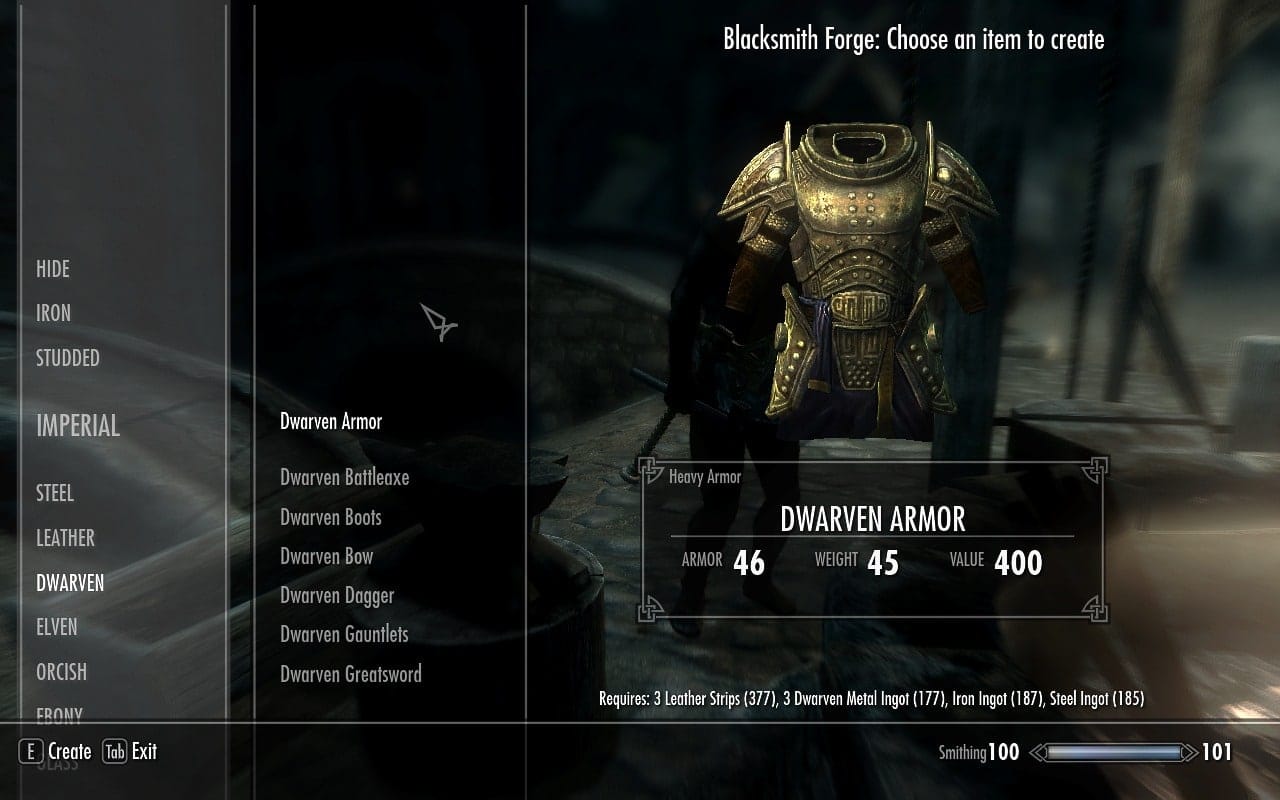
Task: Switch to the Elven category
Action: (57, 627)
